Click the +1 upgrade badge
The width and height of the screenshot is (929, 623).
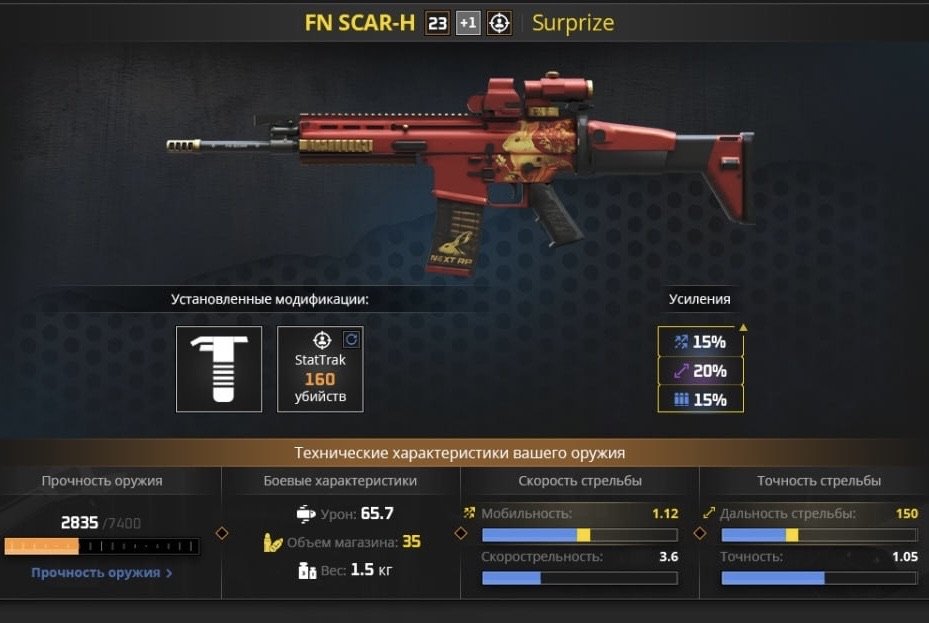[x=468, y=23]
